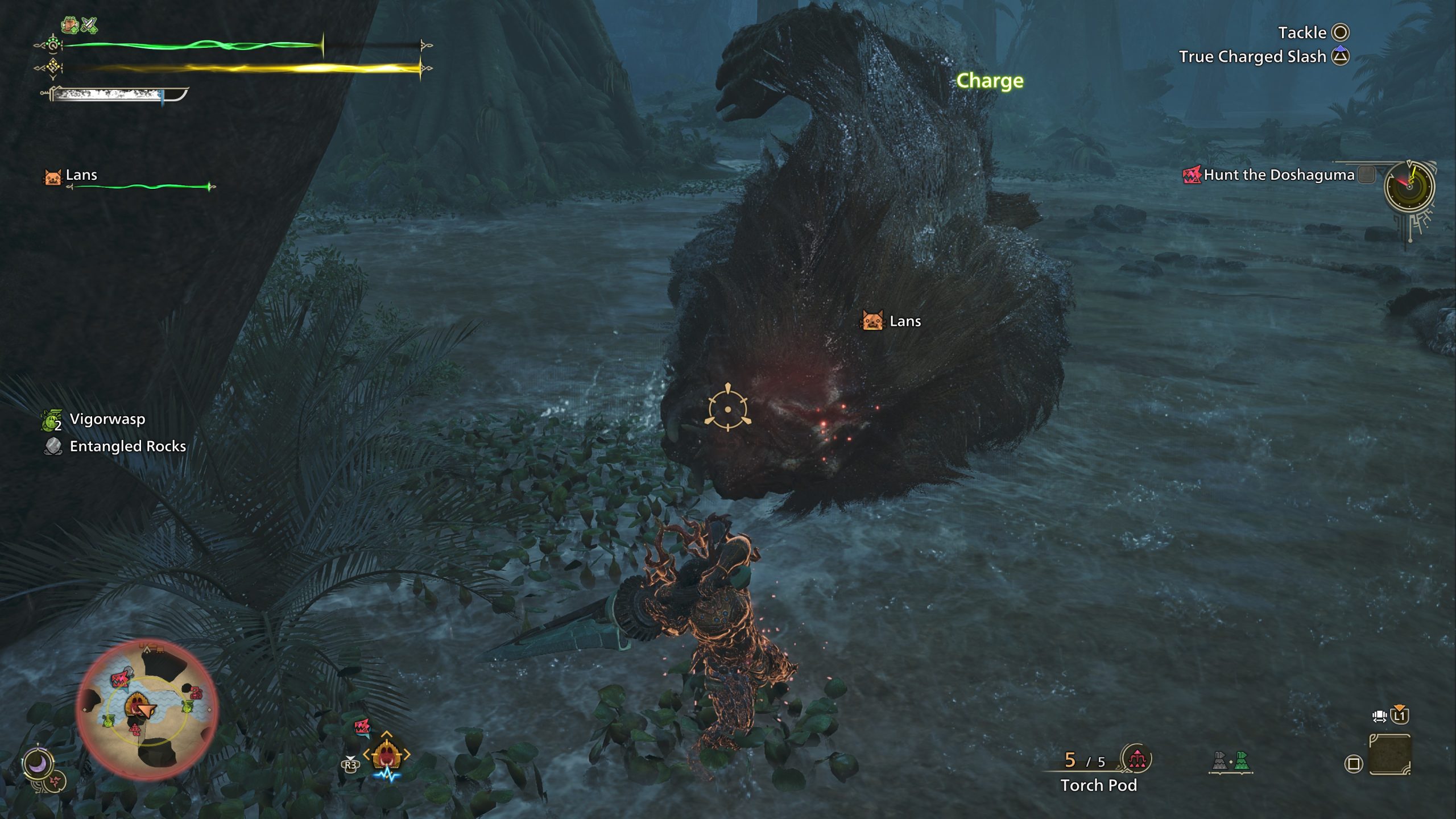The image size is (1456, 819).
Task: Choose the Entangled Rocks entry
Action: click(x=127, y=446)
